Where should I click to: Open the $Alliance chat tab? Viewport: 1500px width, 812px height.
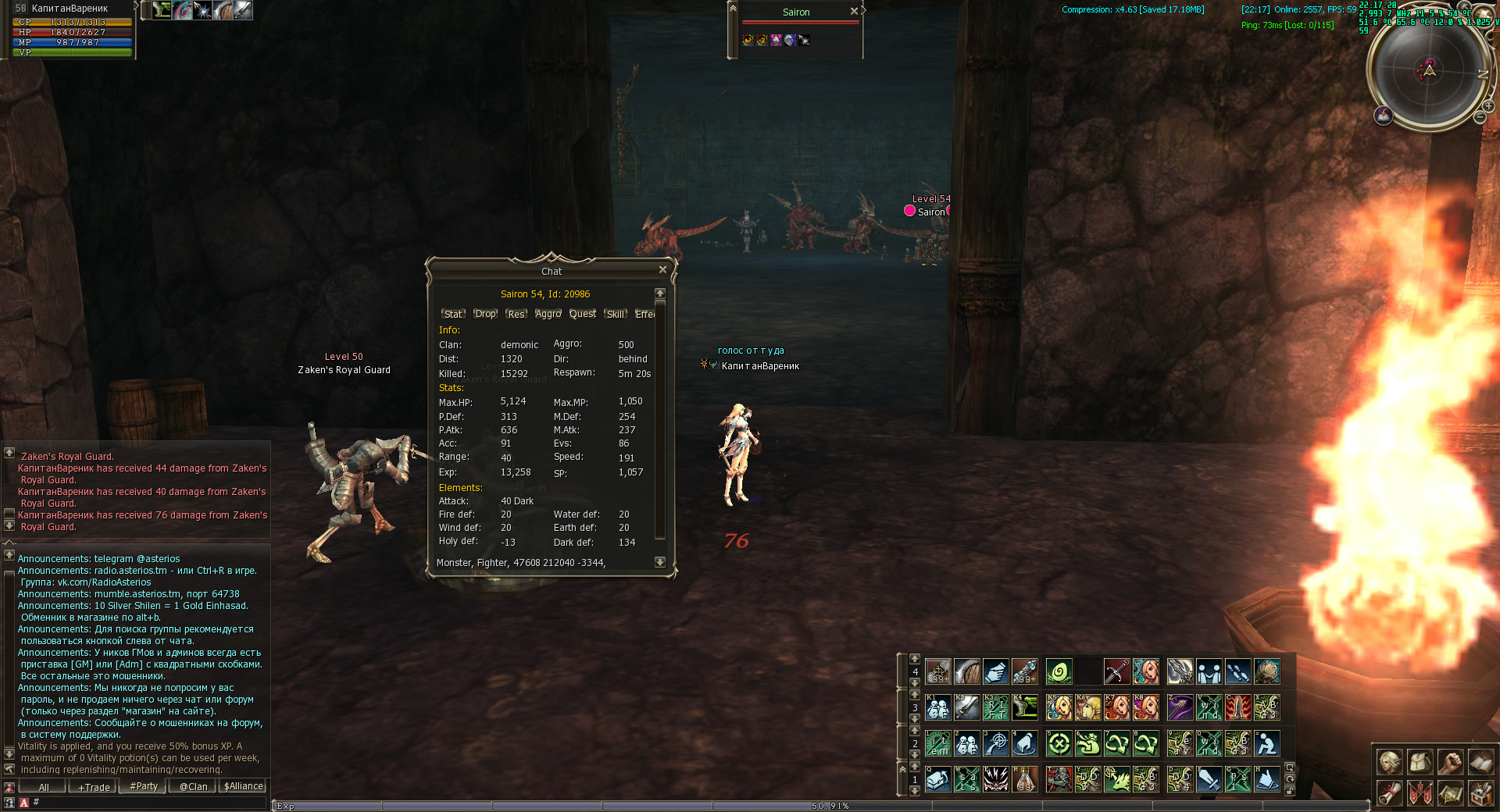pyautogui.click(x=244, y=787)
